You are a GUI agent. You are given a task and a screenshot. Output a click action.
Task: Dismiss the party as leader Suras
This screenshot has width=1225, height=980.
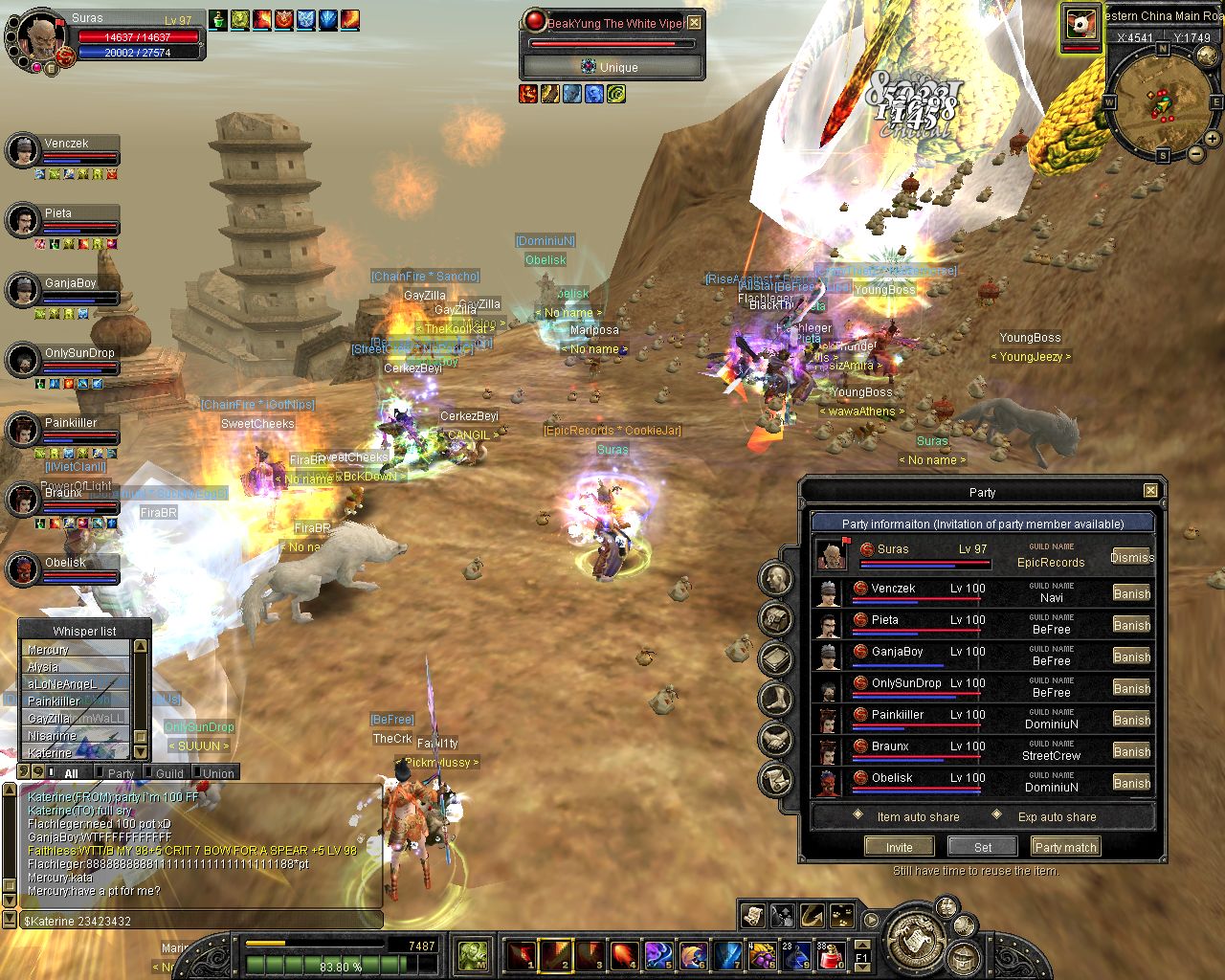(x=1131, y=557)
